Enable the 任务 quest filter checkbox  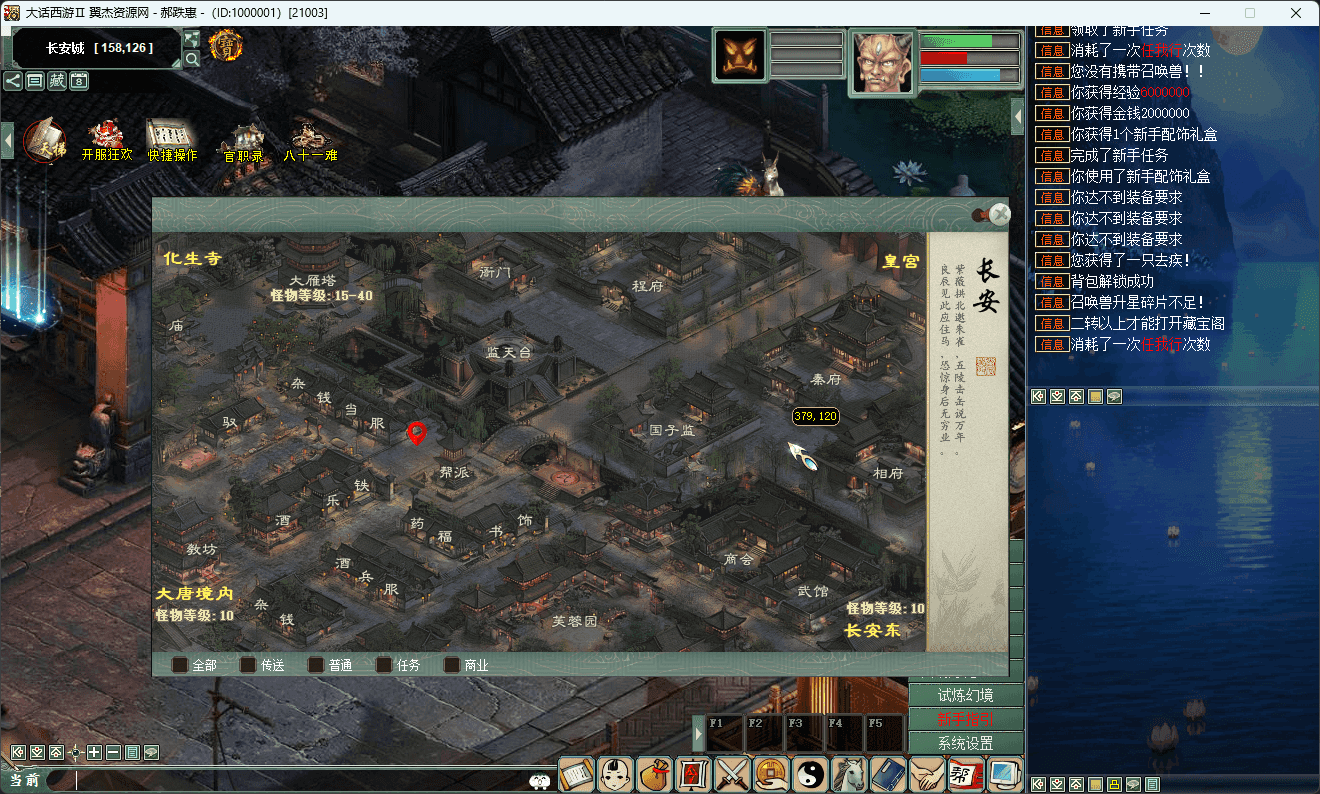click(x=383, y=665)
